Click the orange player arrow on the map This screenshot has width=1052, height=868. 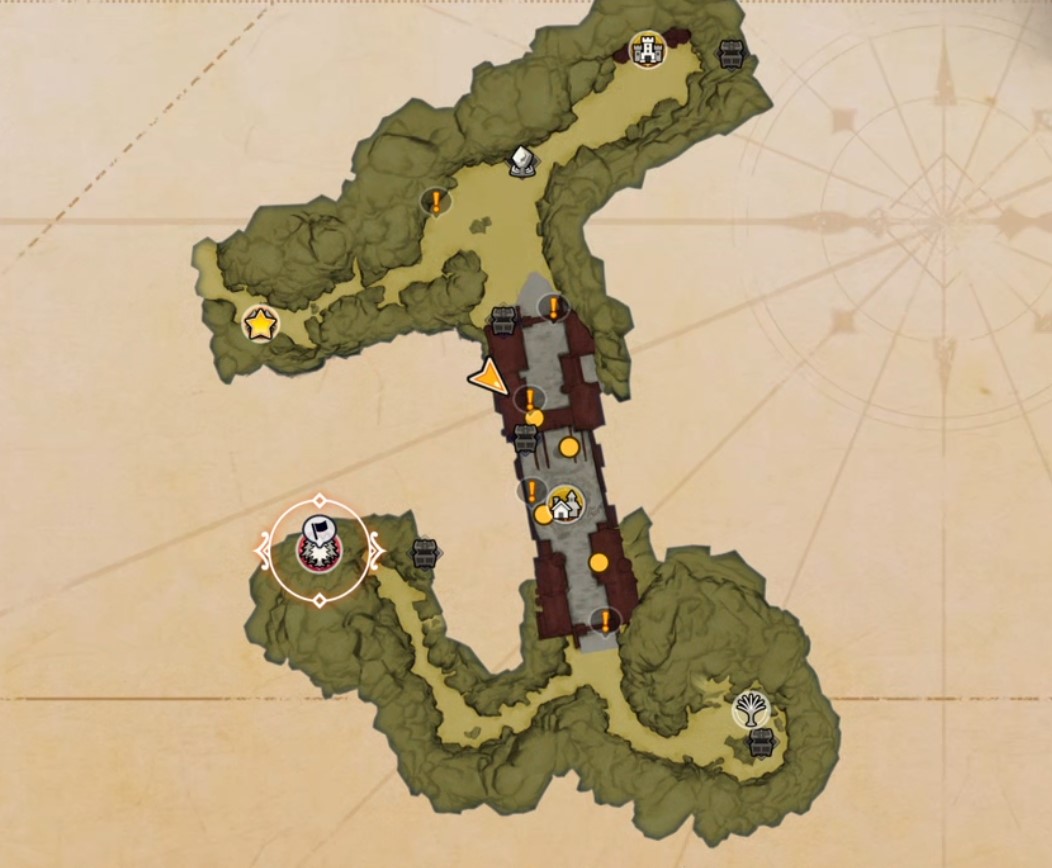click(x=489, y=378)
